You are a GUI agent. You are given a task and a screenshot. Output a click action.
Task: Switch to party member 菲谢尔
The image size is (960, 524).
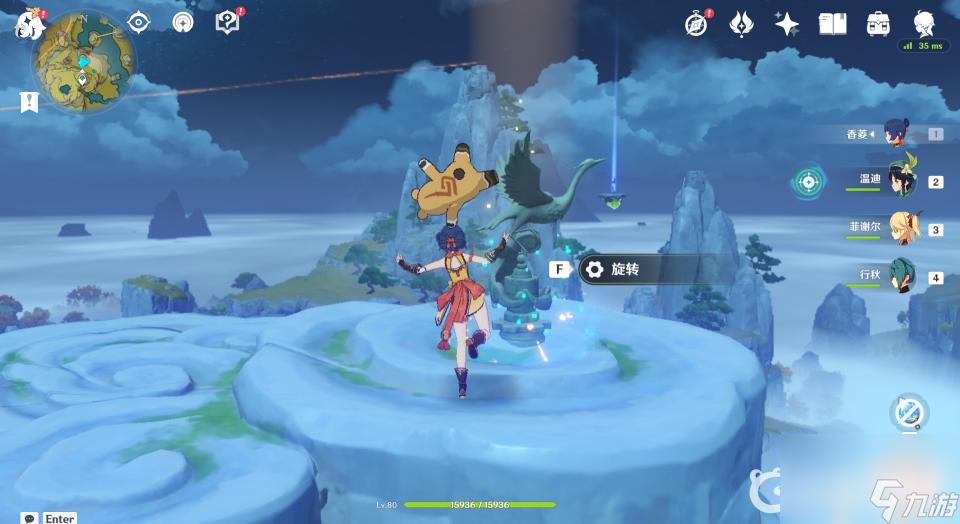[902, 229]
